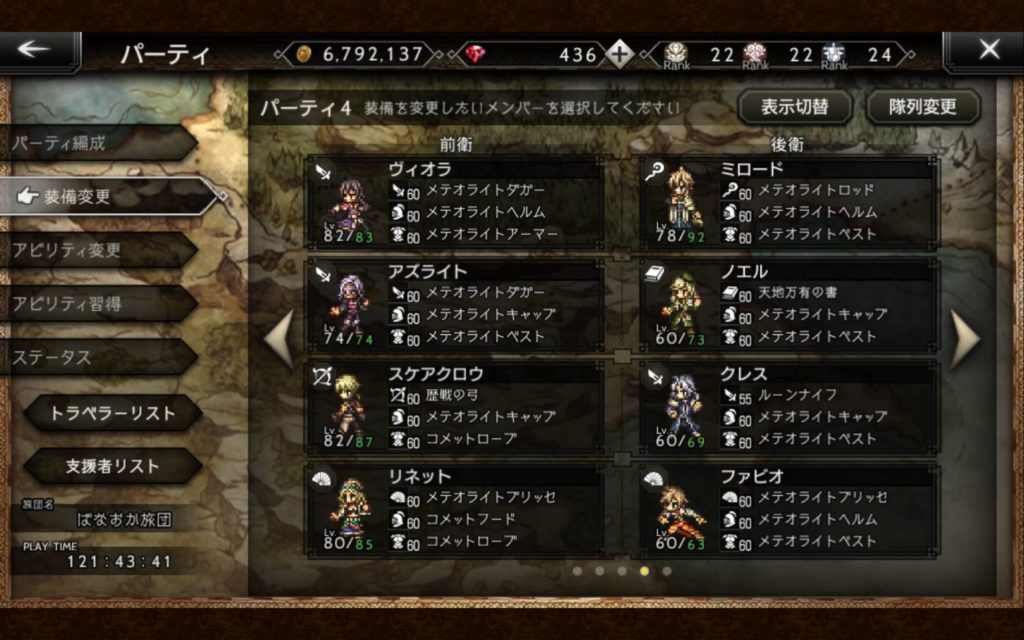Select party member リネット
Viewport: 1024px width, 640px height.
coord(456,509)
